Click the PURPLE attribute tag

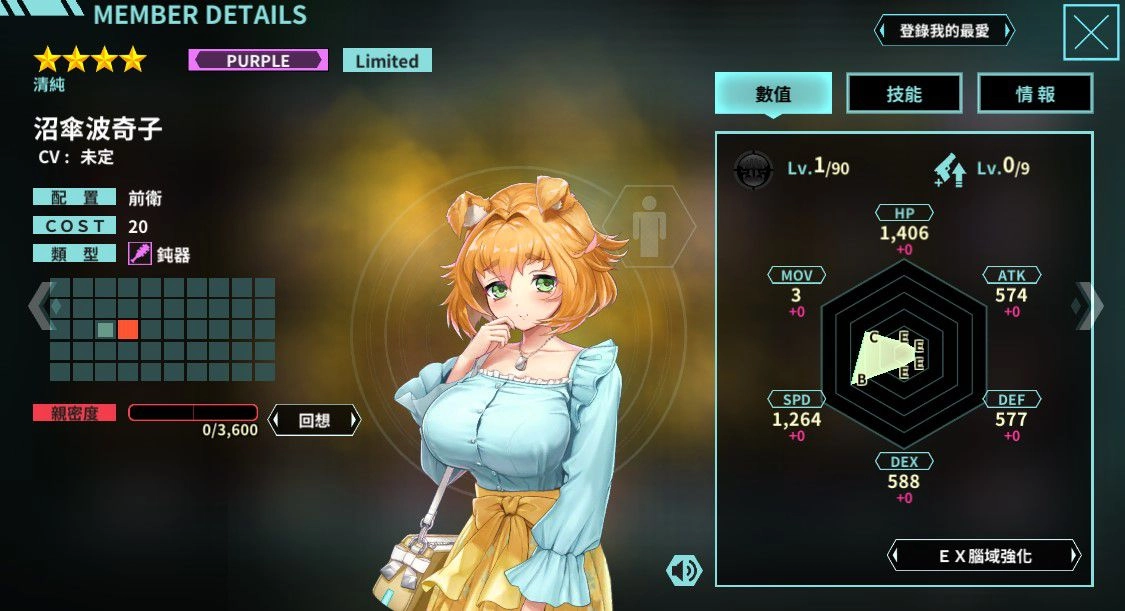click(257, 60)
